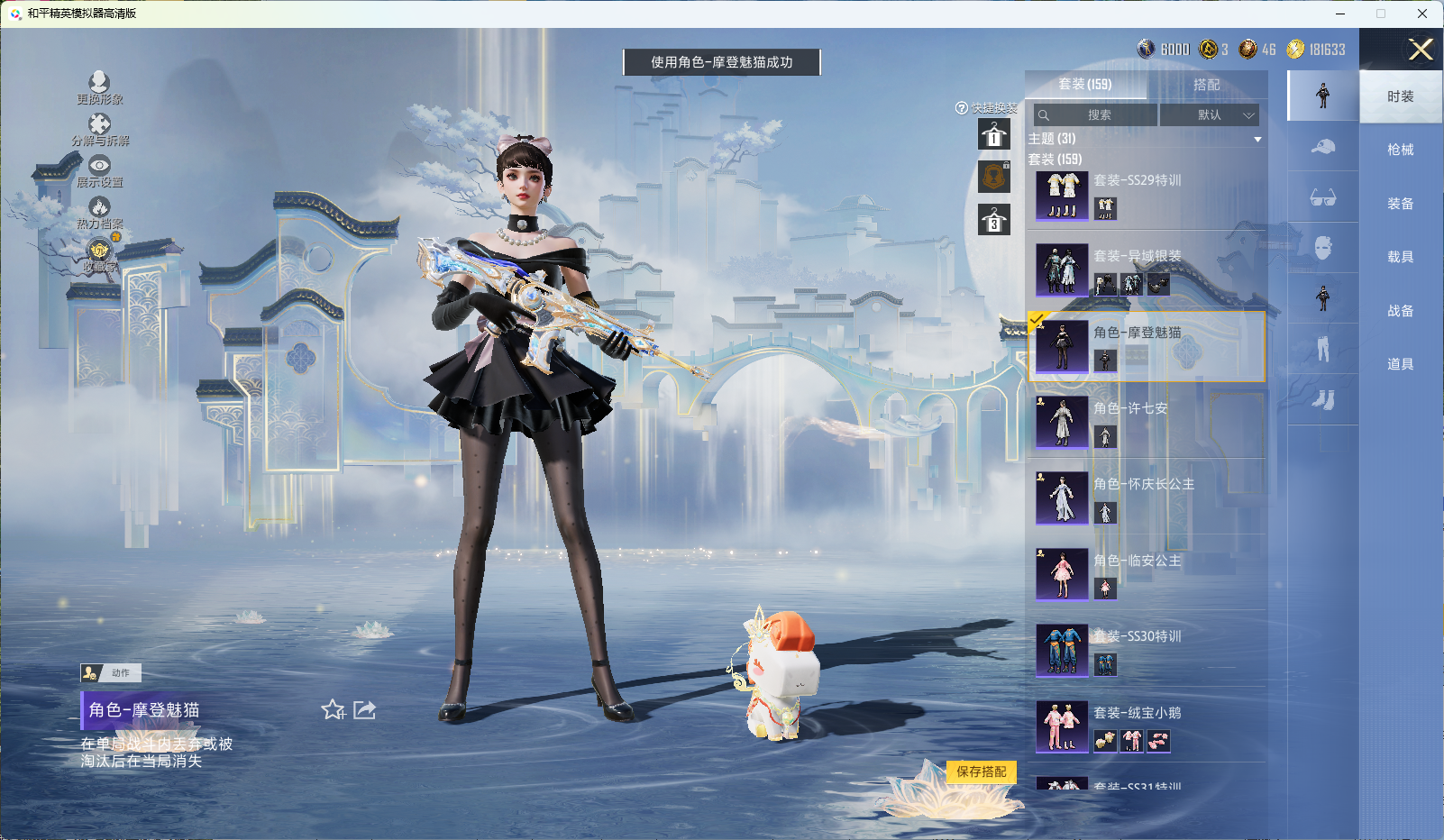Open the 默认 sort dropdown
The width and height of the screenshot is (1444, 840).
pyautogui.click(x=1209, y=115)
